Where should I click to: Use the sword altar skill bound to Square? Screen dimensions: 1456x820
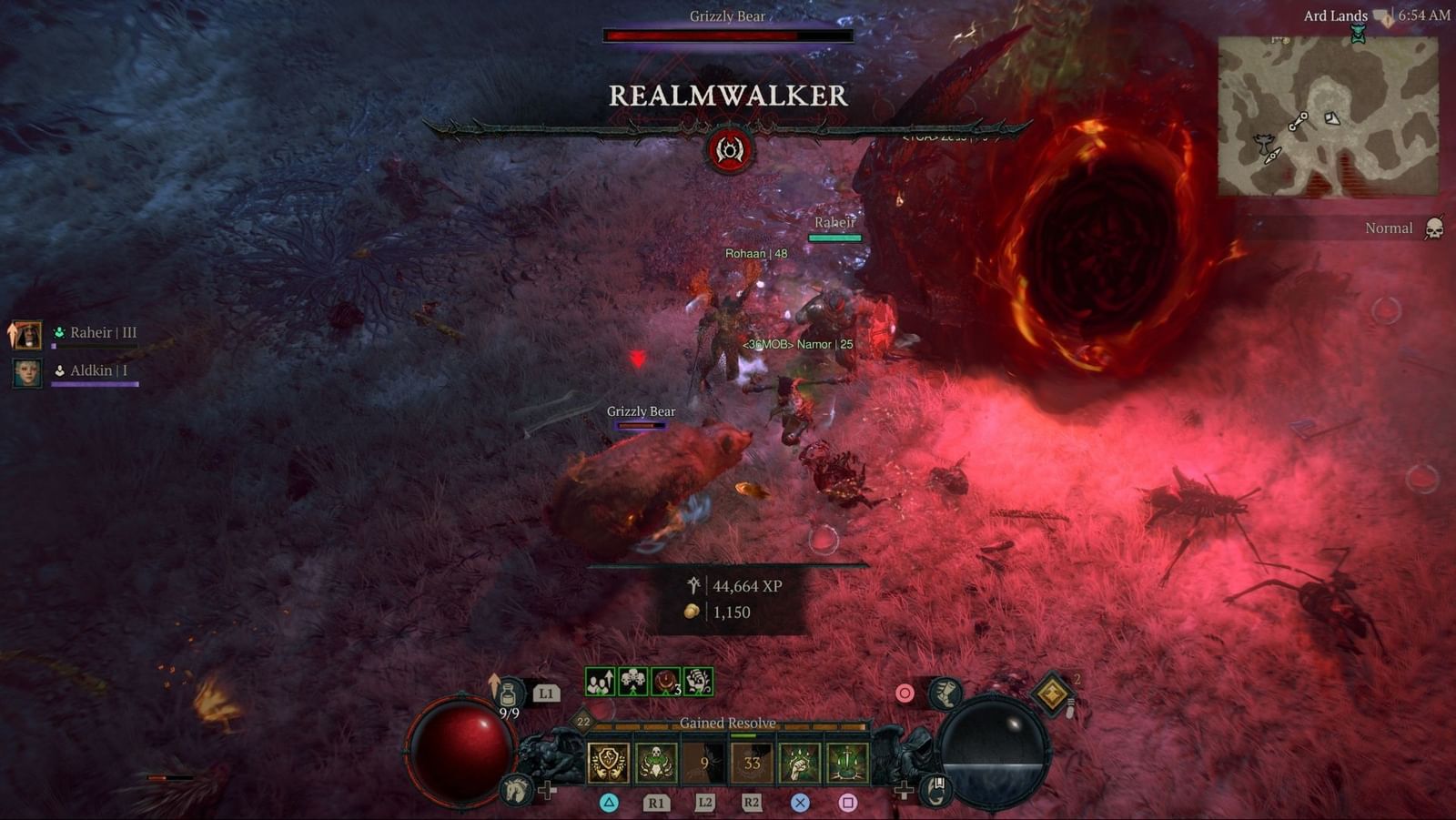(x=848, y=762)
